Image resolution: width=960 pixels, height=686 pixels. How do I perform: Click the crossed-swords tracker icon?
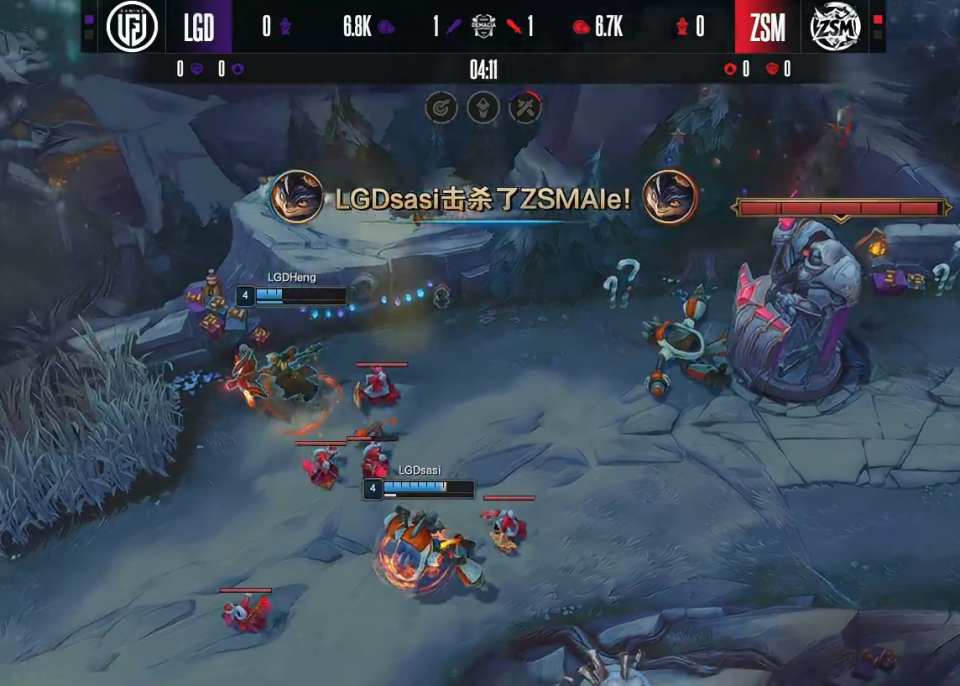(525, 106)
